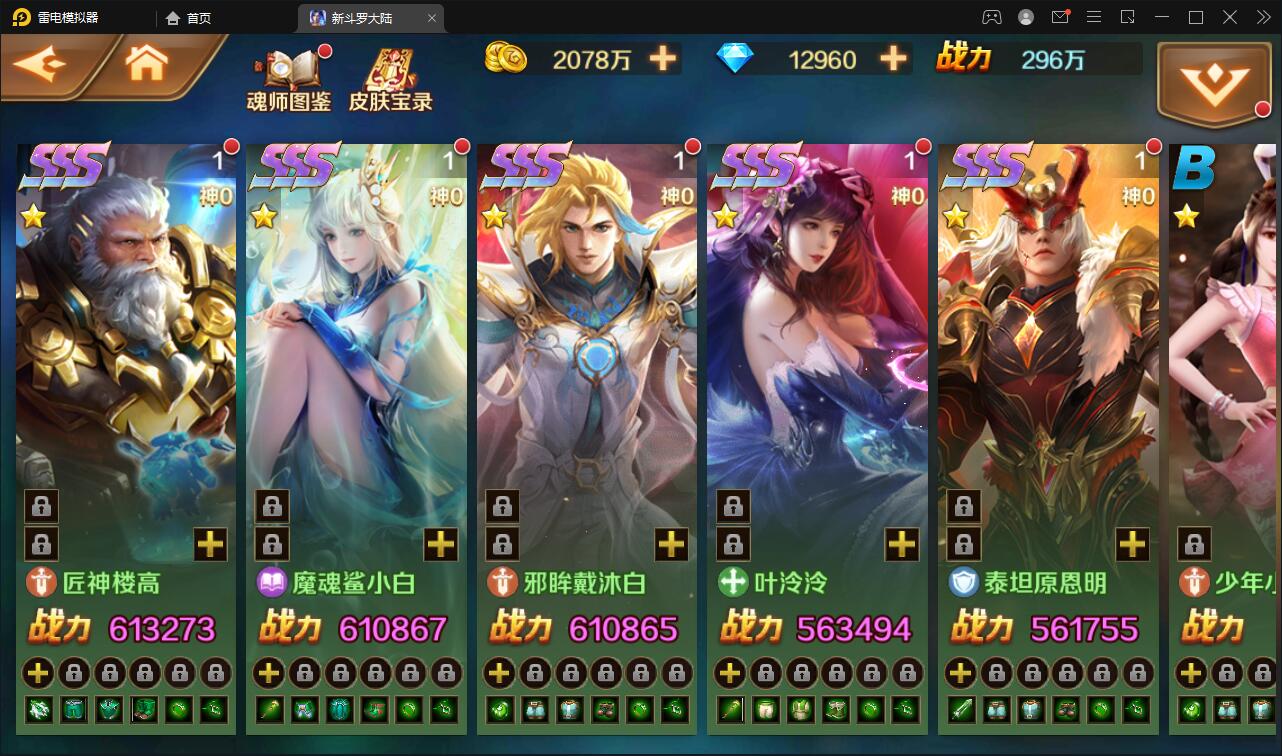
Task: Click the home icon in the game's top bar
Action: click(146, 62)
